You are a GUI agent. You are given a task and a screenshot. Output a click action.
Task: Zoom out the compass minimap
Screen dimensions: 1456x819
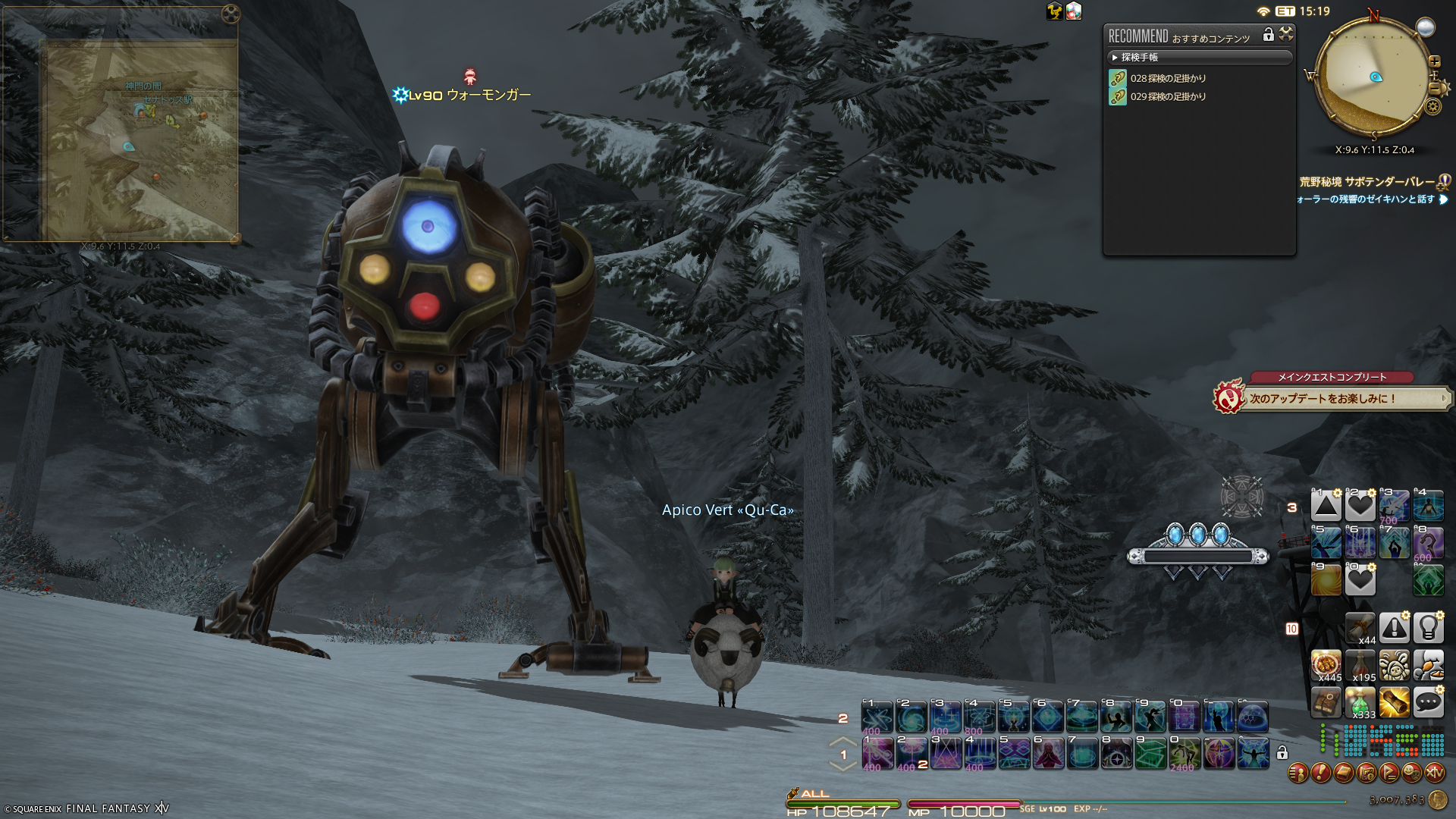pyautogui.click(x=1435, y=88)
